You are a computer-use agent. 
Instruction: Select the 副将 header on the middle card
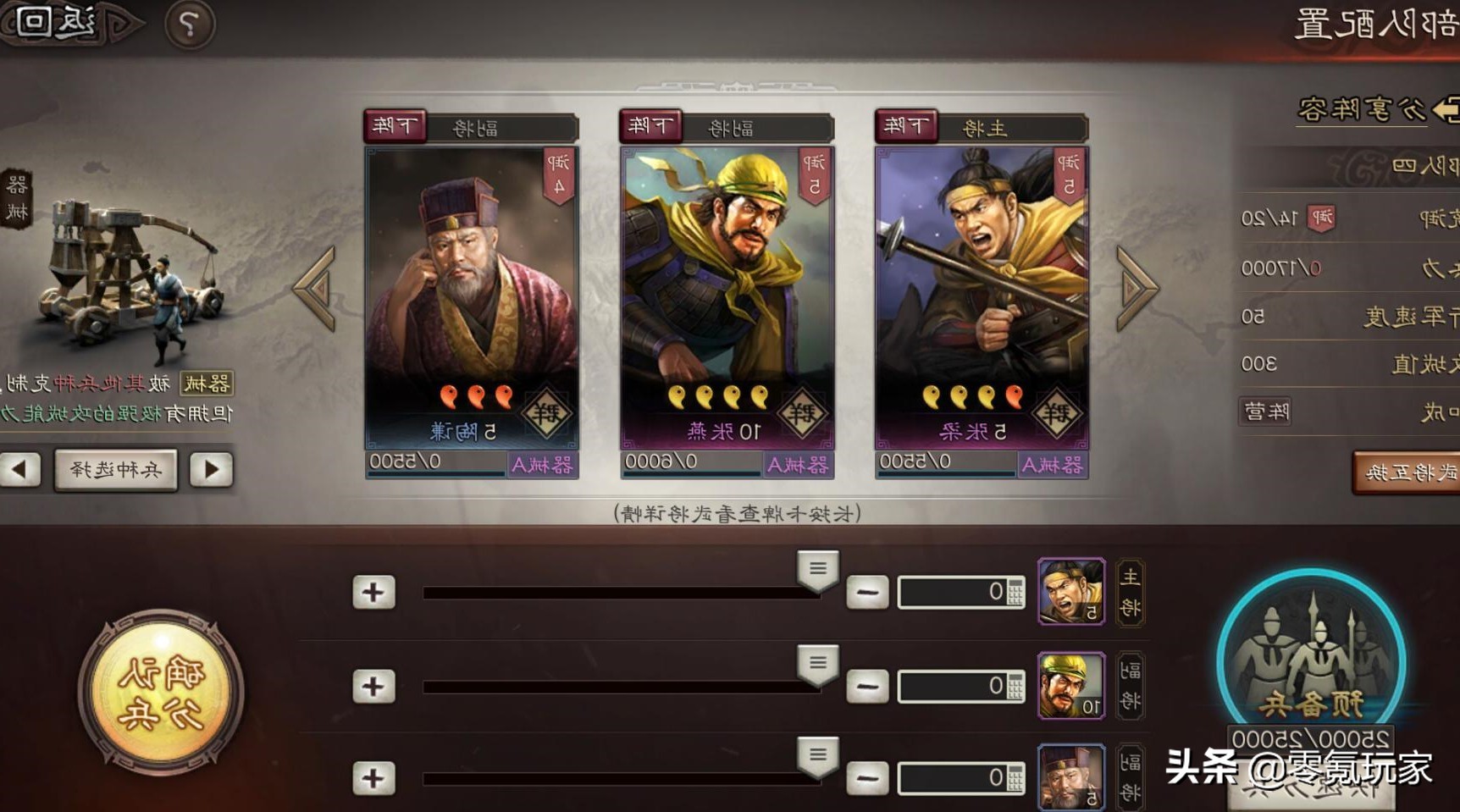[x=730, y=126]
